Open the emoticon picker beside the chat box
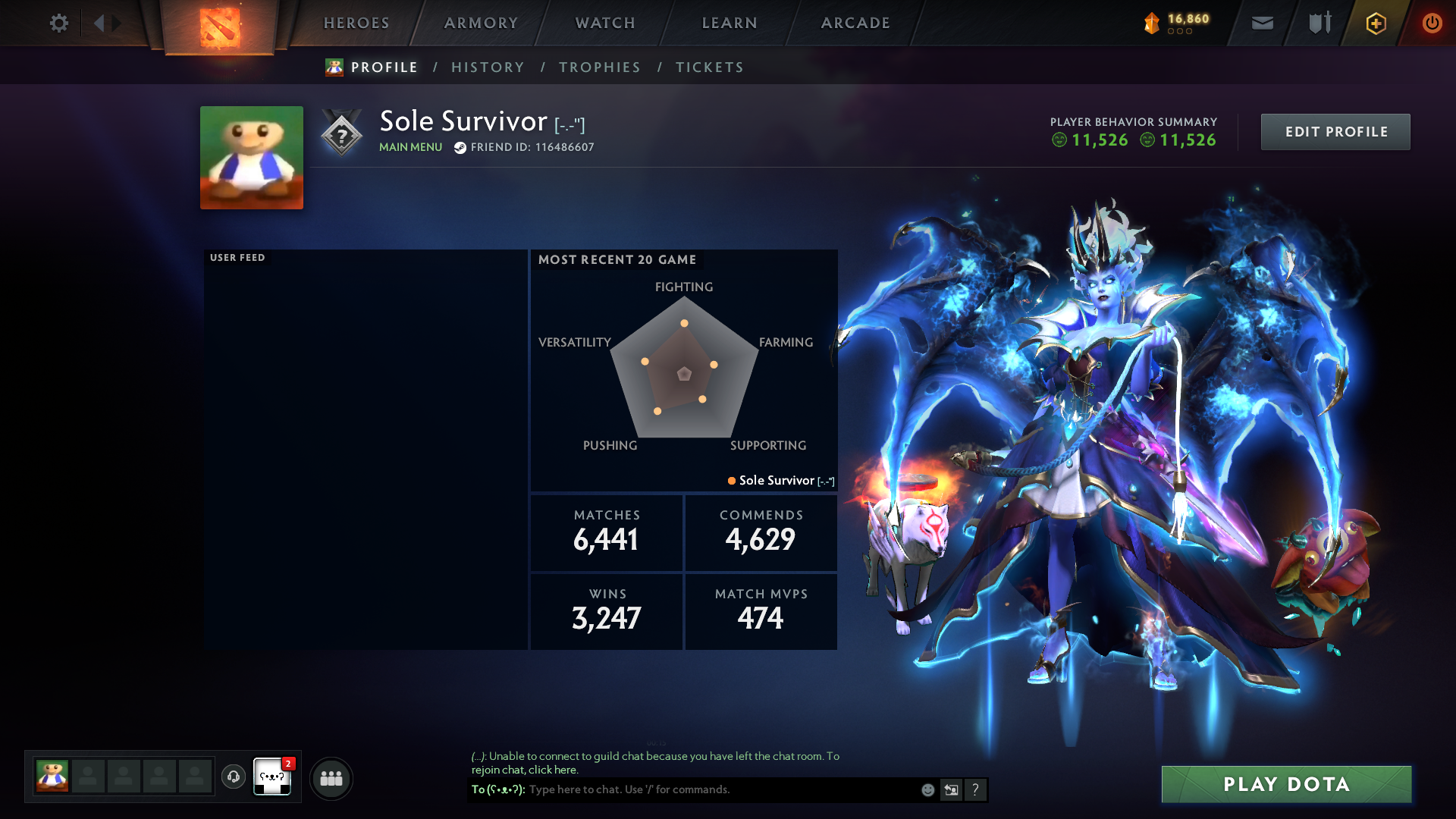Image resolution: width=1456 pixels, height=819 pixels. pos(927,789)
